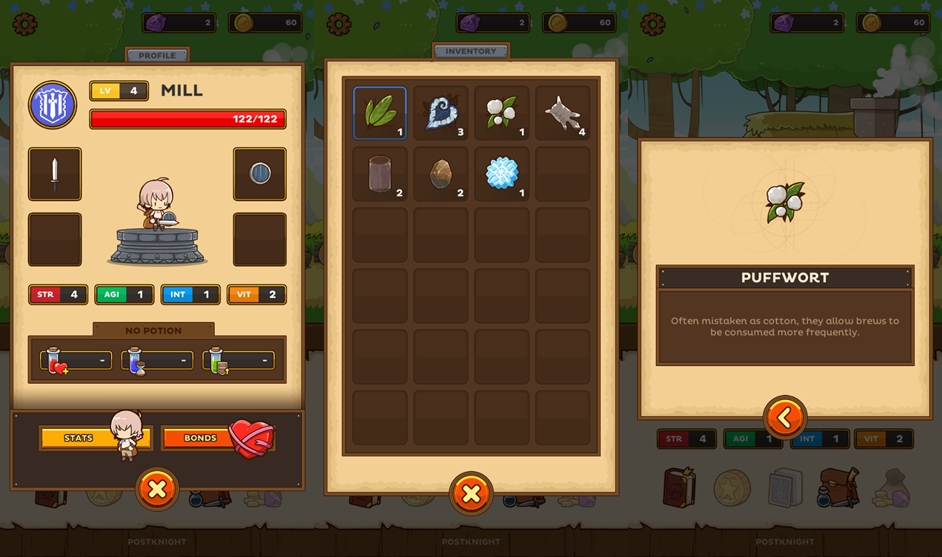Image resolution: width=942 pixels, height=557 pixels.
Task: Select the green leaf item in inventory
Action: 379,113
